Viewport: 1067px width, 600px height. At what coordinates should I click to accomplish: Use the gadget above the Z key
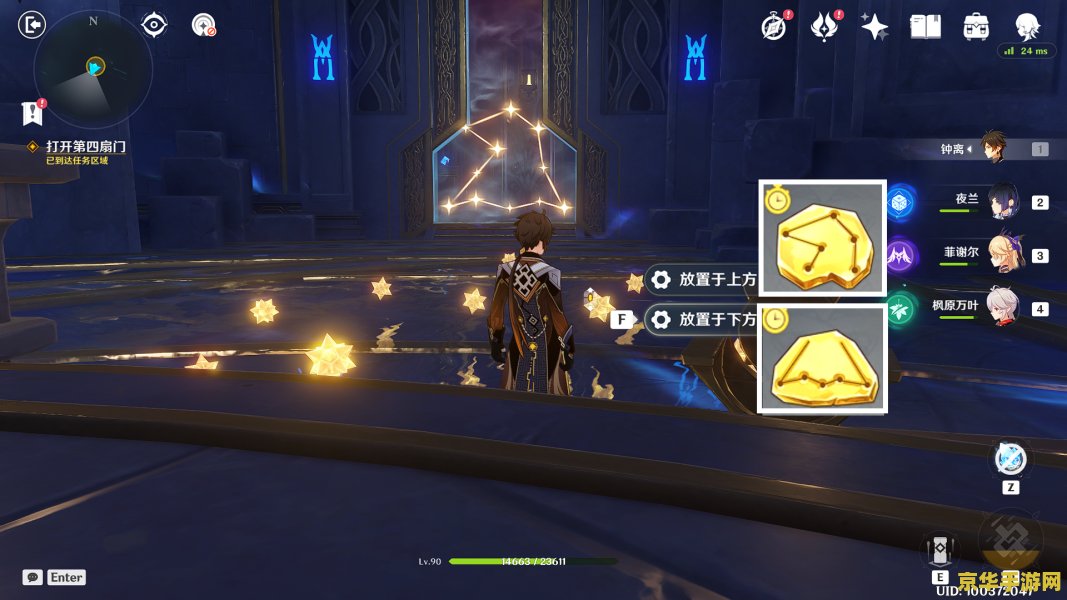click(1010, 459)
